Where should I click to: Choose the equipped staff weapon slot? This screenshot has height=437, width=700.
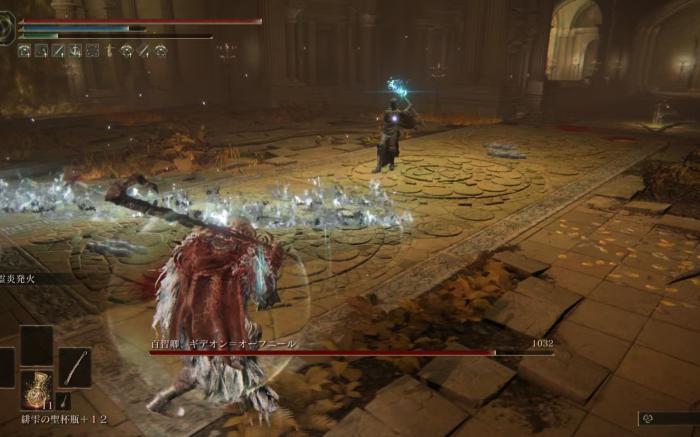point(74,367)
